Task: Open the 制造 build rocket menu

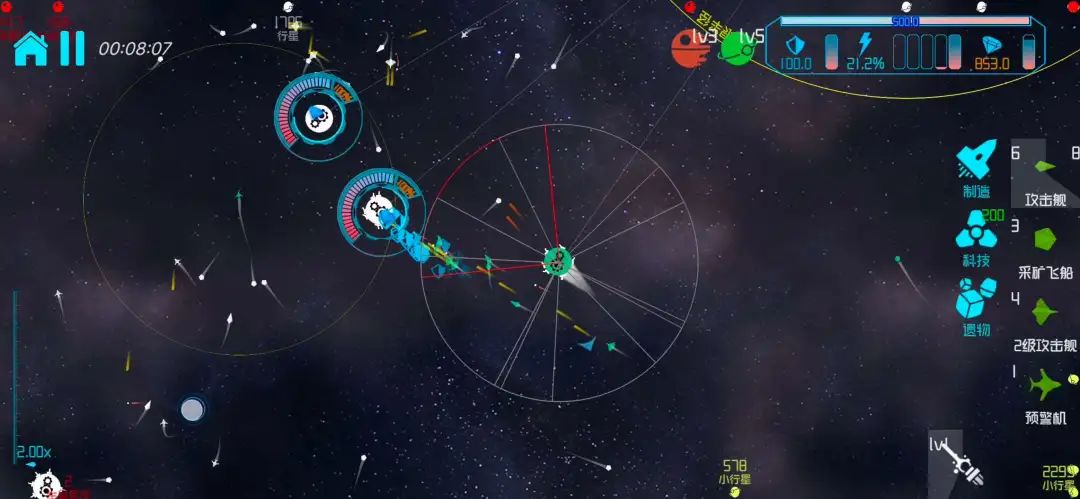Action: [976, 168]
